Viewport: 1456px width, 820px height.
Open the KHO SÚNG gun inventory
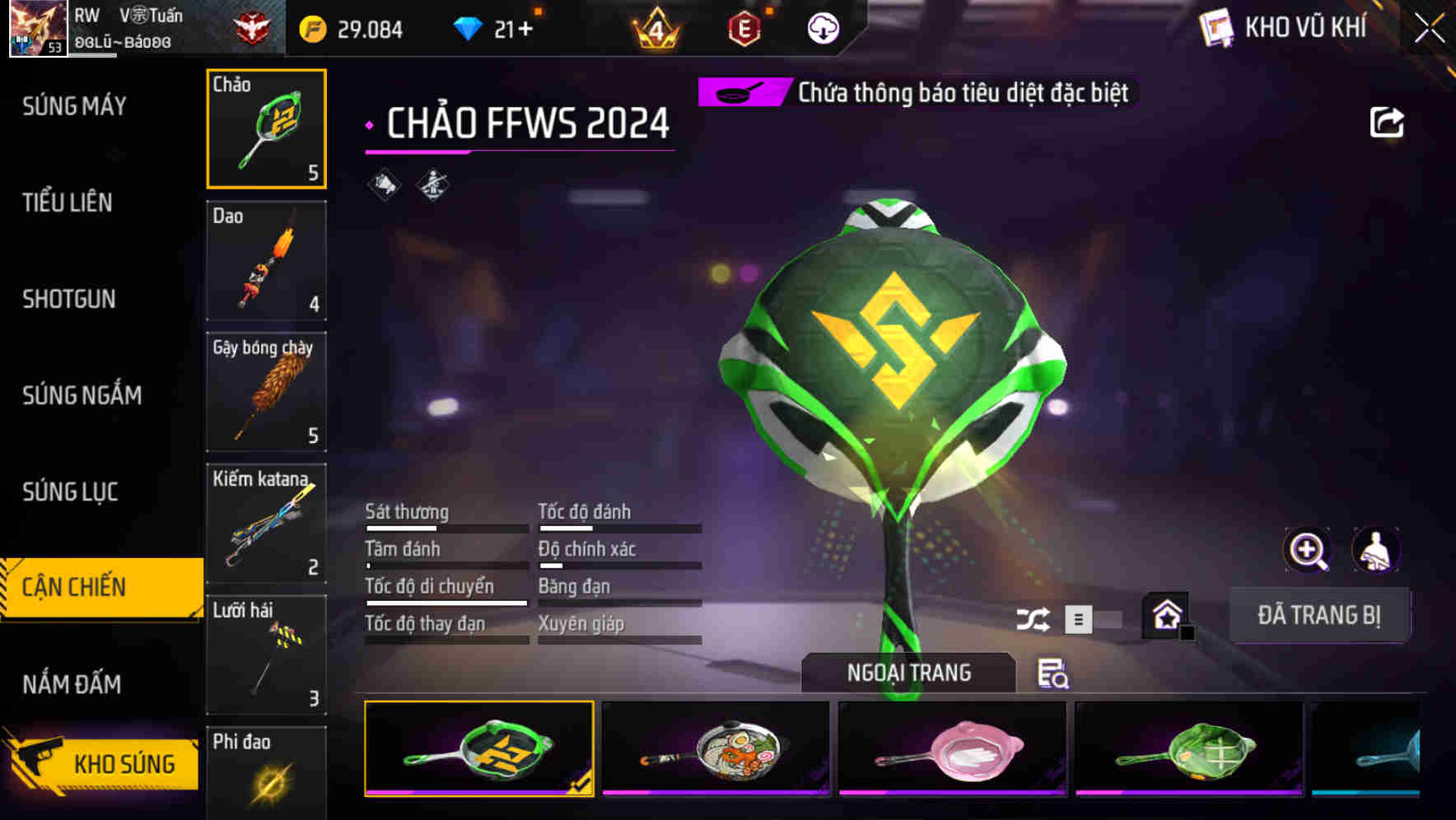[x=124, y=762]
